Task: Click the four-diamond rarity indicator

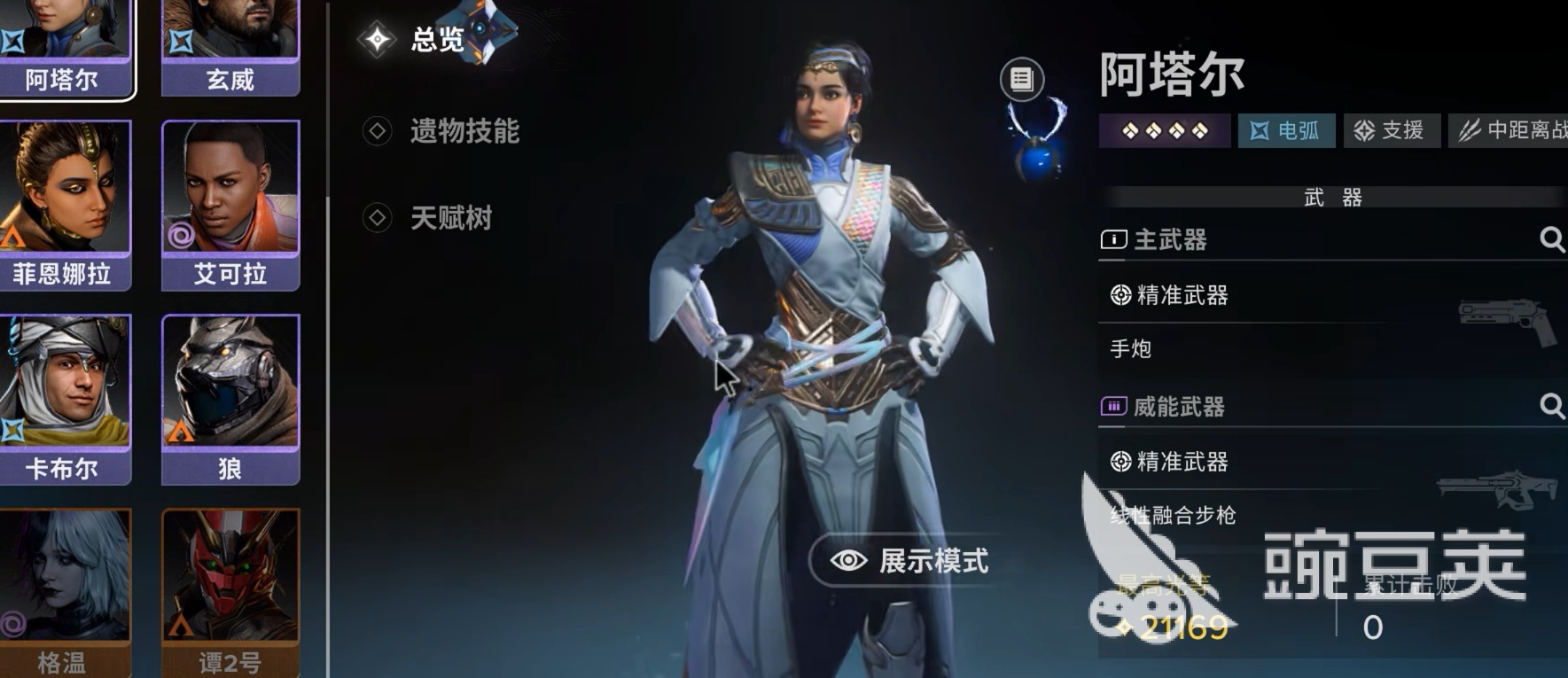Action: 1164,130
